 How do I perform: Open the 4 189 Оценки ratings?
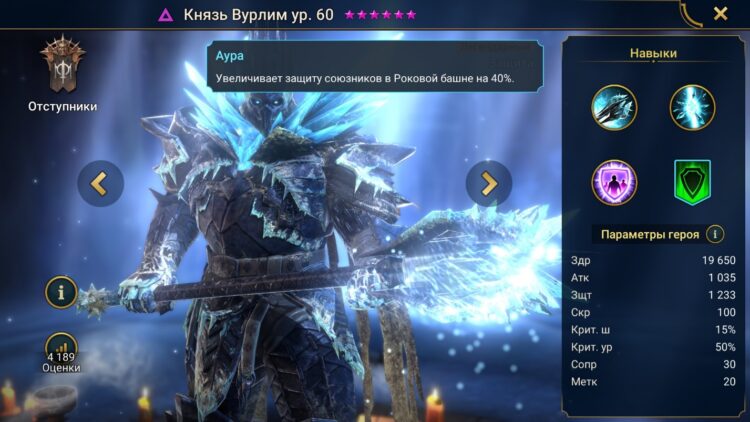tap(62, 351)
